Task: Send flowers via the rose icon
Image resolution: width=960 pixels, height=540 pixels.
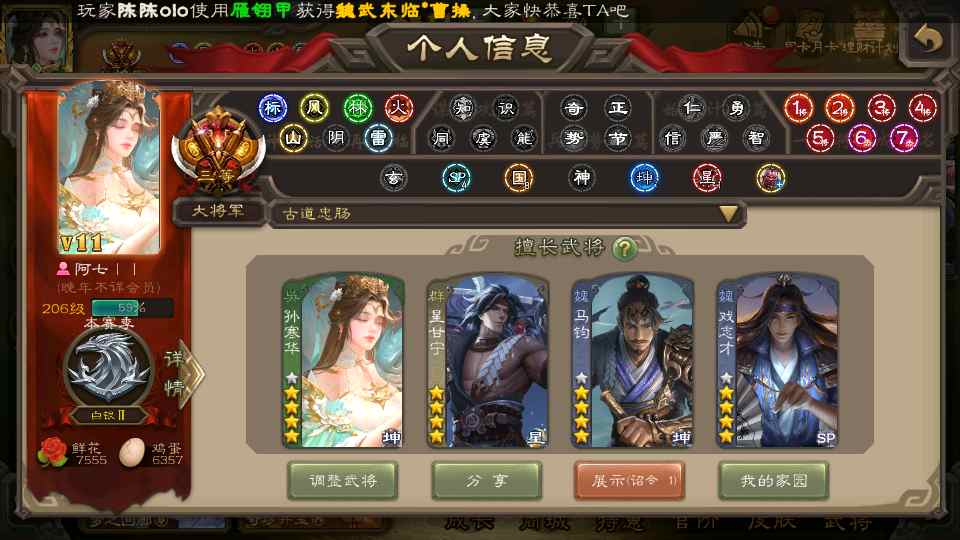Action: click(x=52, y=452)
